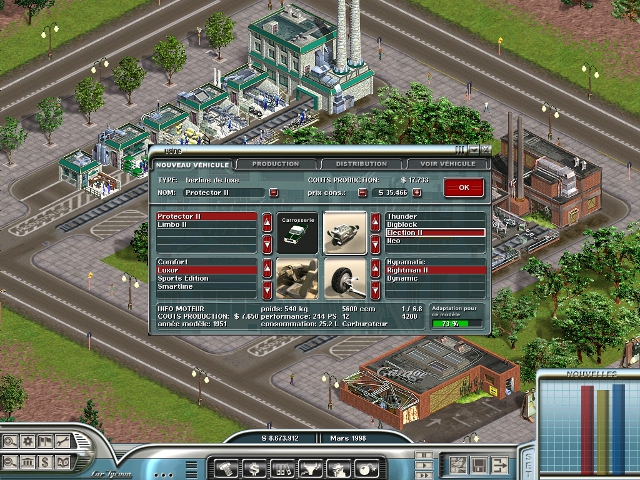Choose the Limbo II body
640x480 pixels.
click(x=180, y=224)
